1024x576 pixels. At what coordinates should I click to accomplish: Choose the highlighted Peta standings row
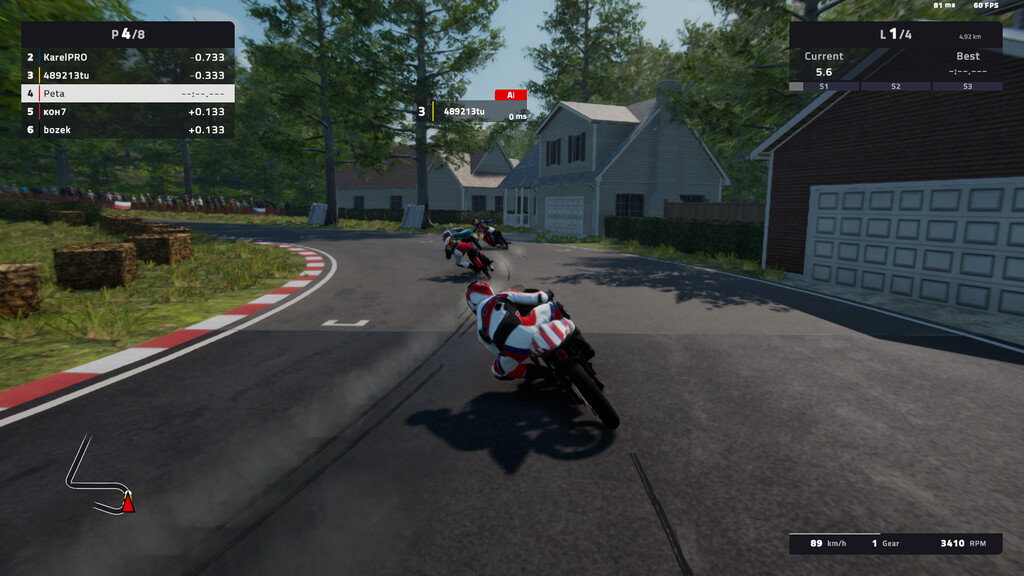click(127, 93)
